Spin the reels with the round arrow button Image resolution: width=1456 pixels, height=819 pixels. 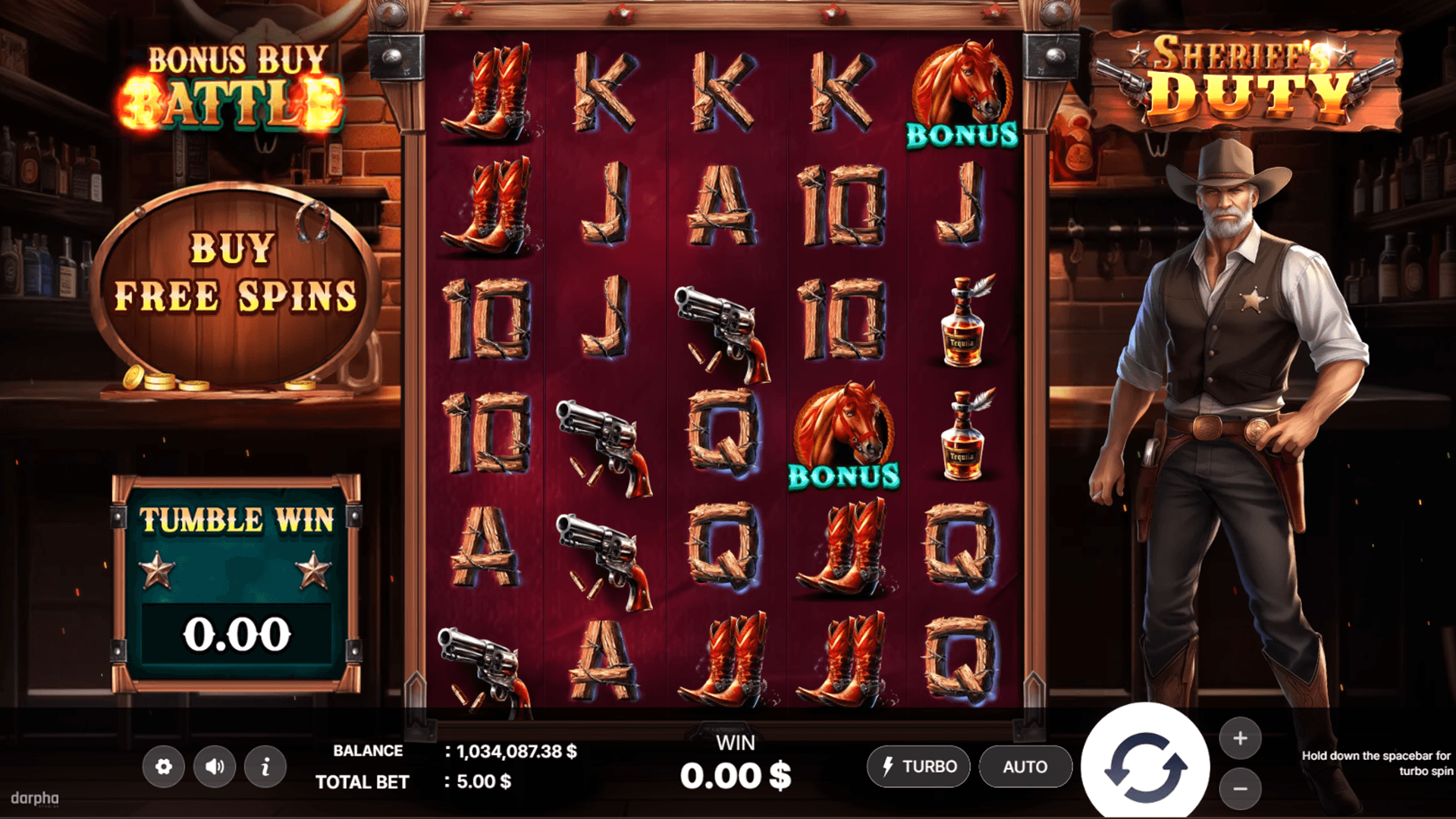(1145, 767)
